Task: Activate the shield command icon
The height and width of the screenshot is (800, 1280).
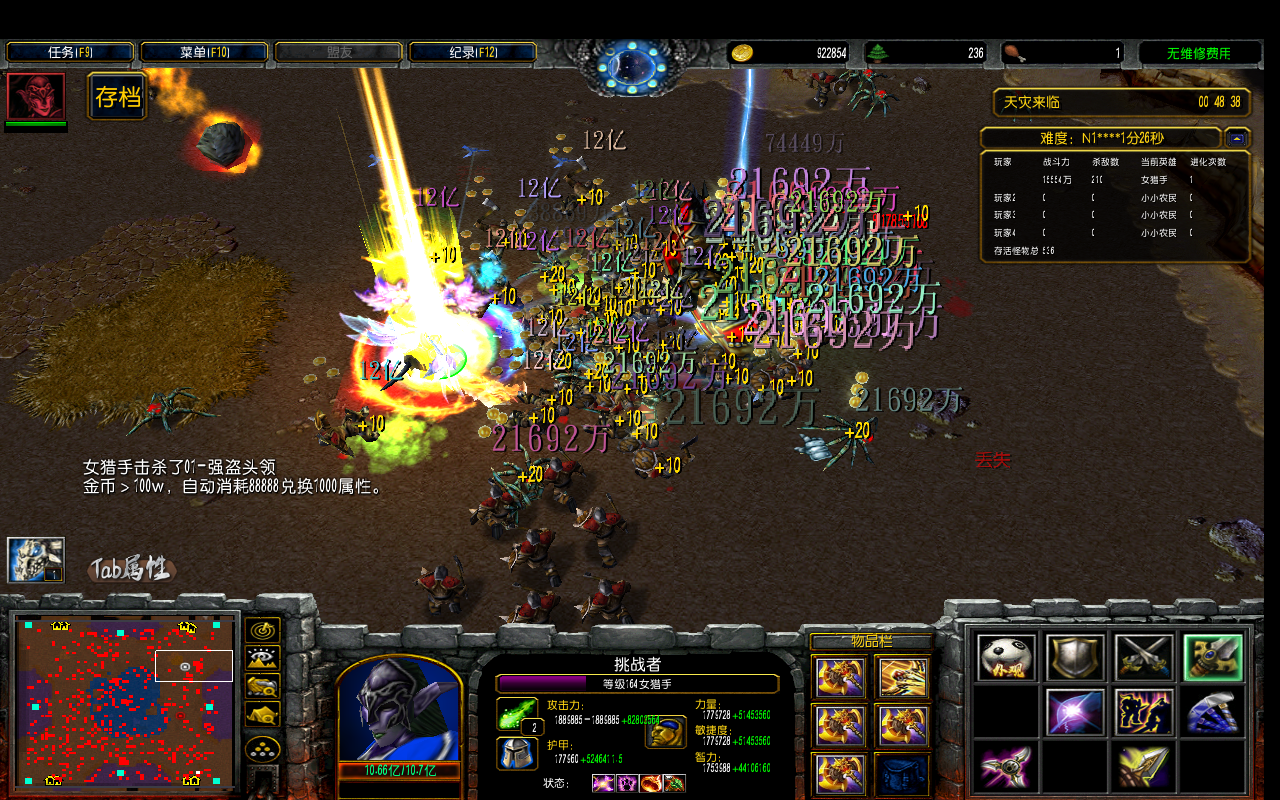Action: pos(1075,658)
